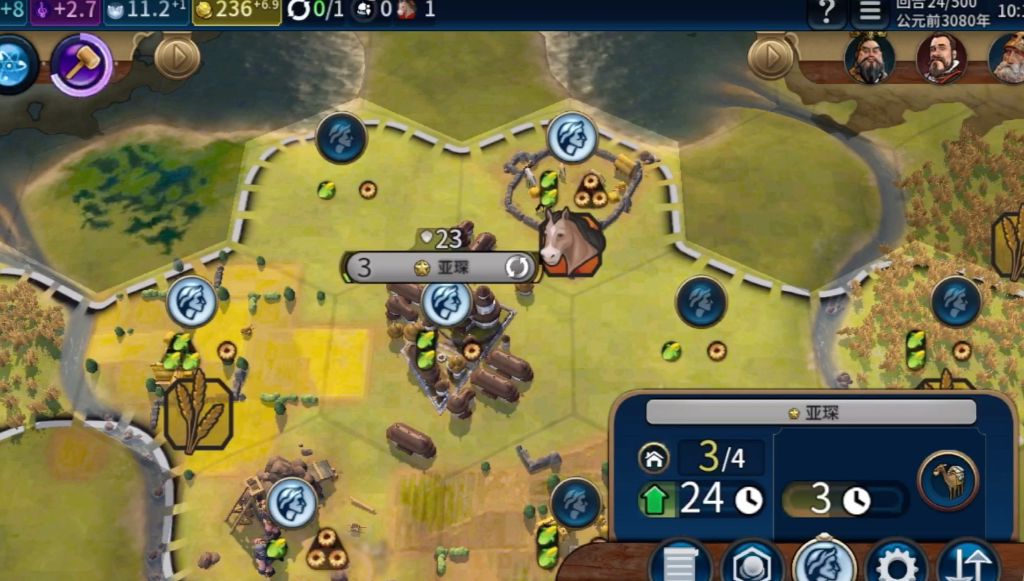Toggle the citizen head management button
This screenshot has width=1024, height=581.
(824, 561)
